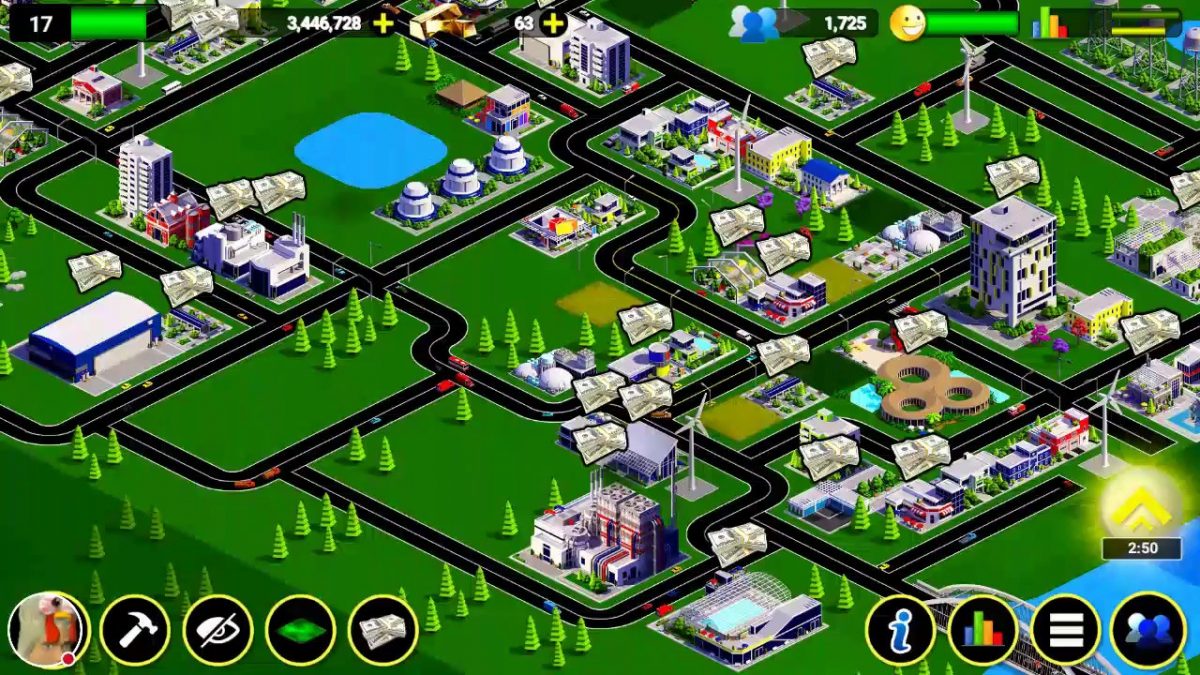Toggle the crossed-out eye visibility button
The image size is (1200, 675).
pyautogui.click(x=218, y=631)
